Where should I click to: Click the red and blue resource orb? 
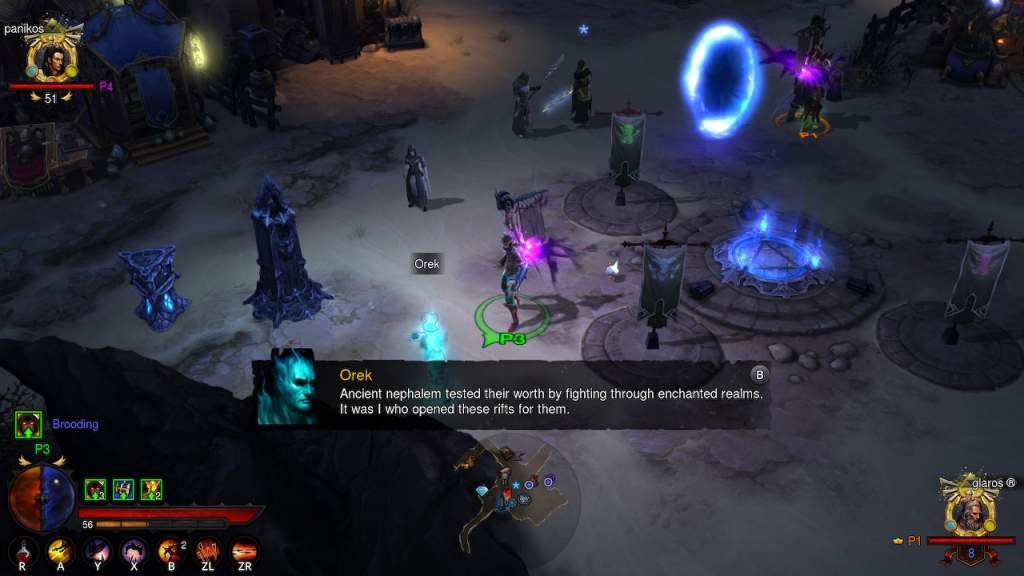43,498
